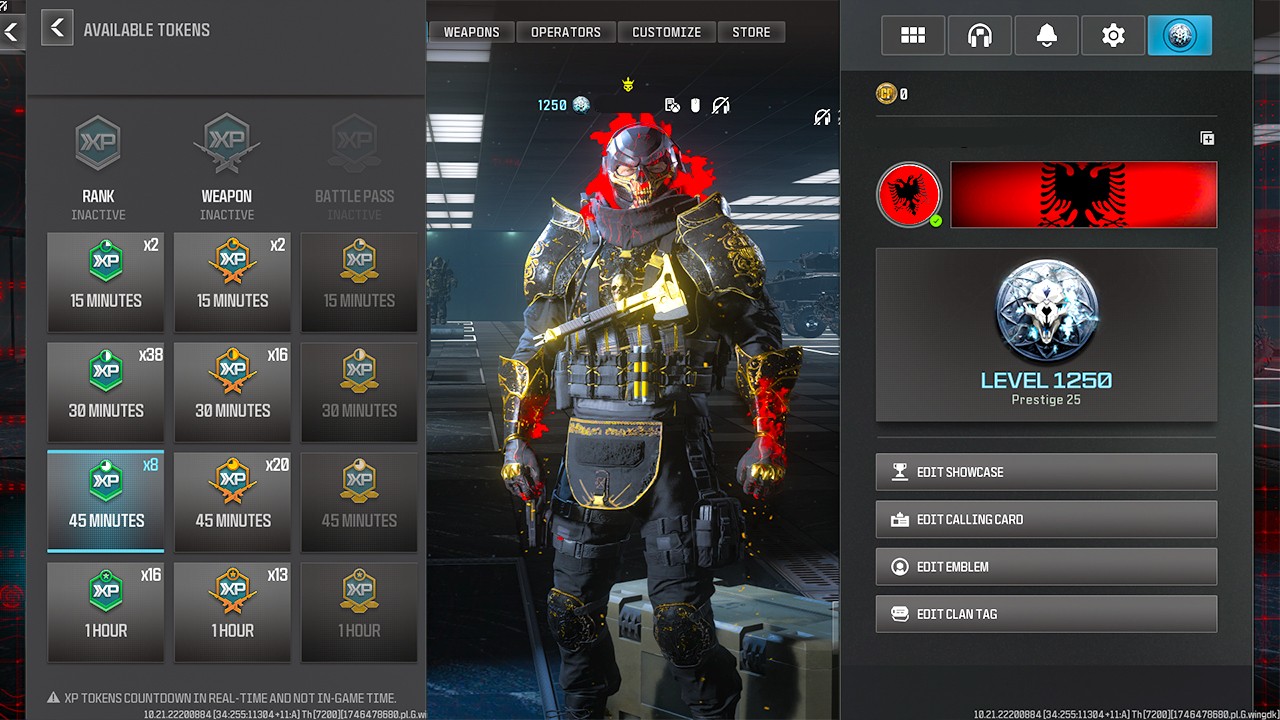
Task: Click the add-to-showcase plus icon
Action: 1207,139
